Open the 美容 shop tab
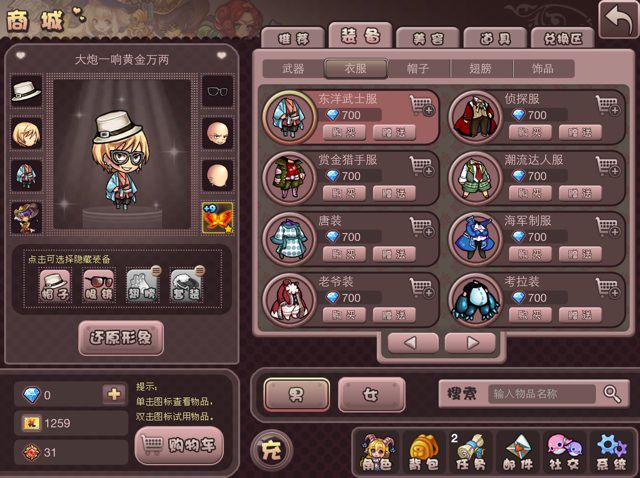Image resolution: width=640 pixels, height=478 pixels. click(420, 38)
